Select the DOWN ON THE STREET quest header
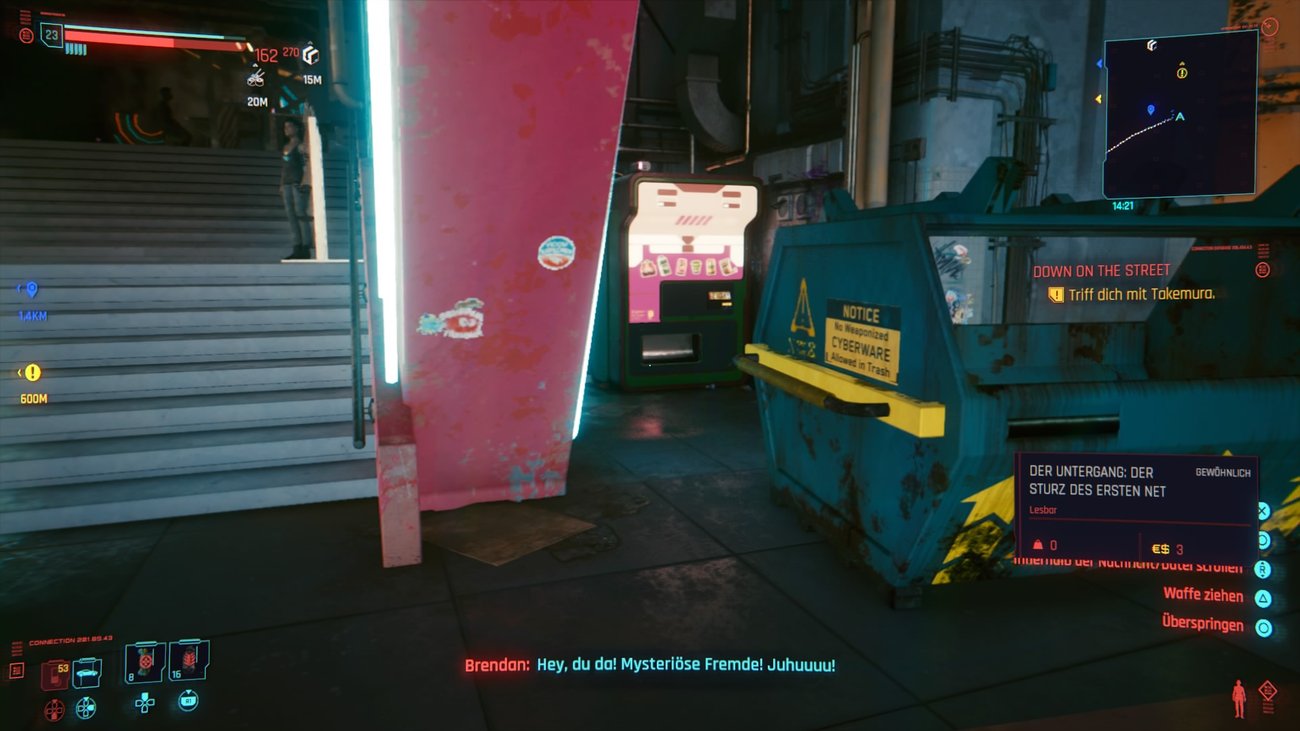1300x731 pixels. [x=1100, y=270]
